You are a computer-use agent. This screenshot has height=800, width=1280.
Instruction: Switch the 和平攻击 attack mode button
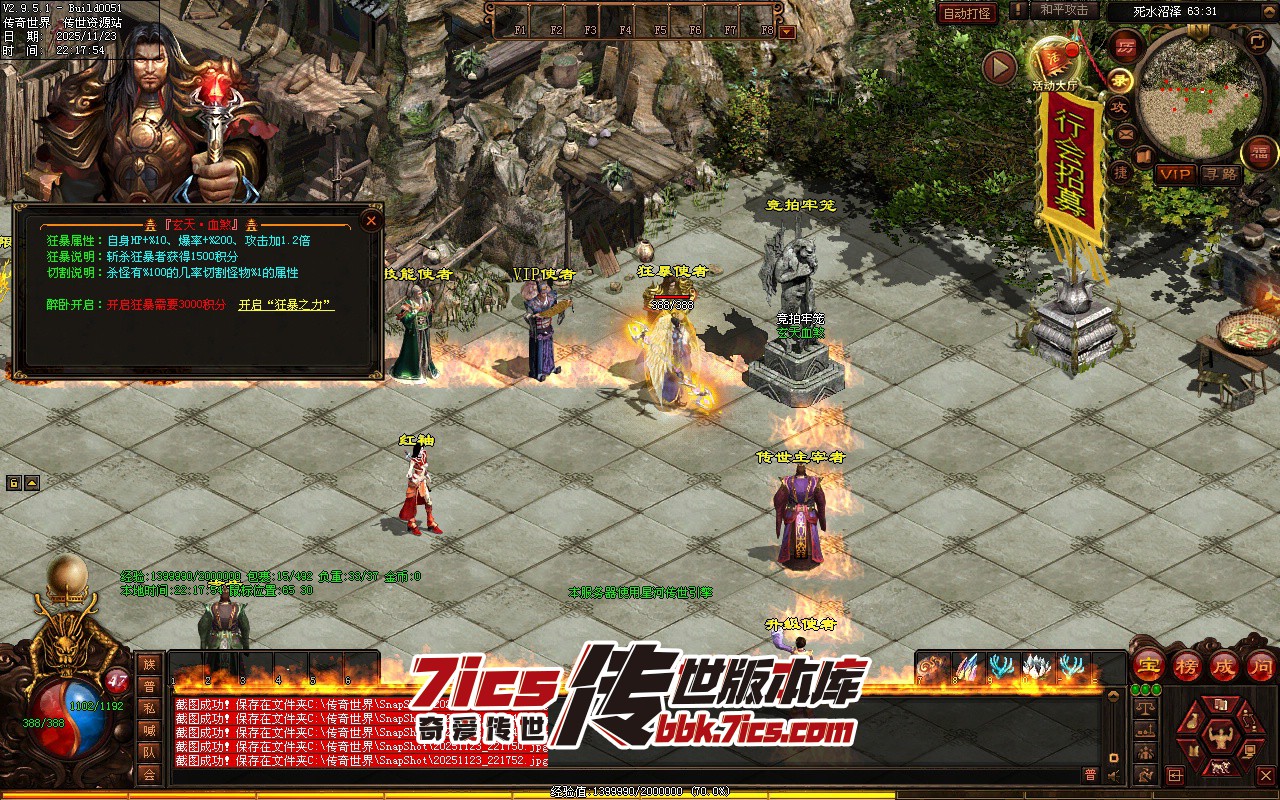coord(1064,10)
